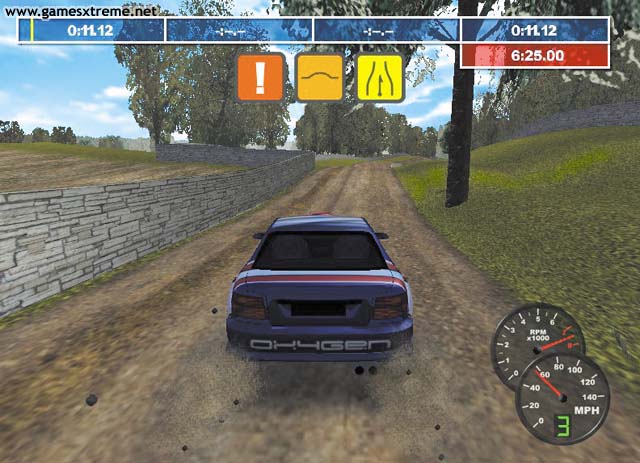640x463 pixels.
Task: Click the yellow road narrows icon
Action: [380, 77]
